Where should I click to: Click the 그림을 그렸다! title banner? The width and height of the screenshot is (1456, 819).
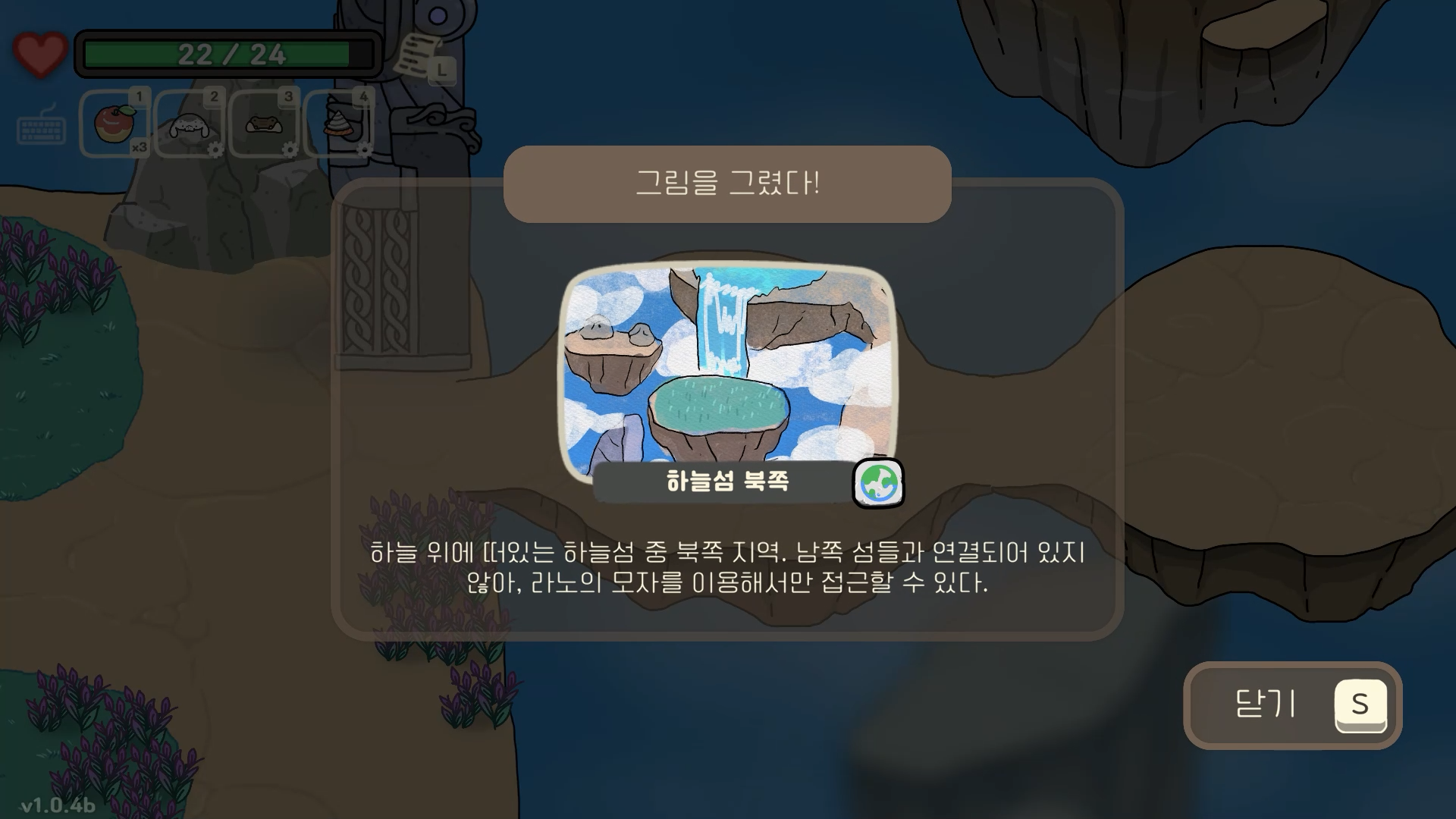(726, 182)
